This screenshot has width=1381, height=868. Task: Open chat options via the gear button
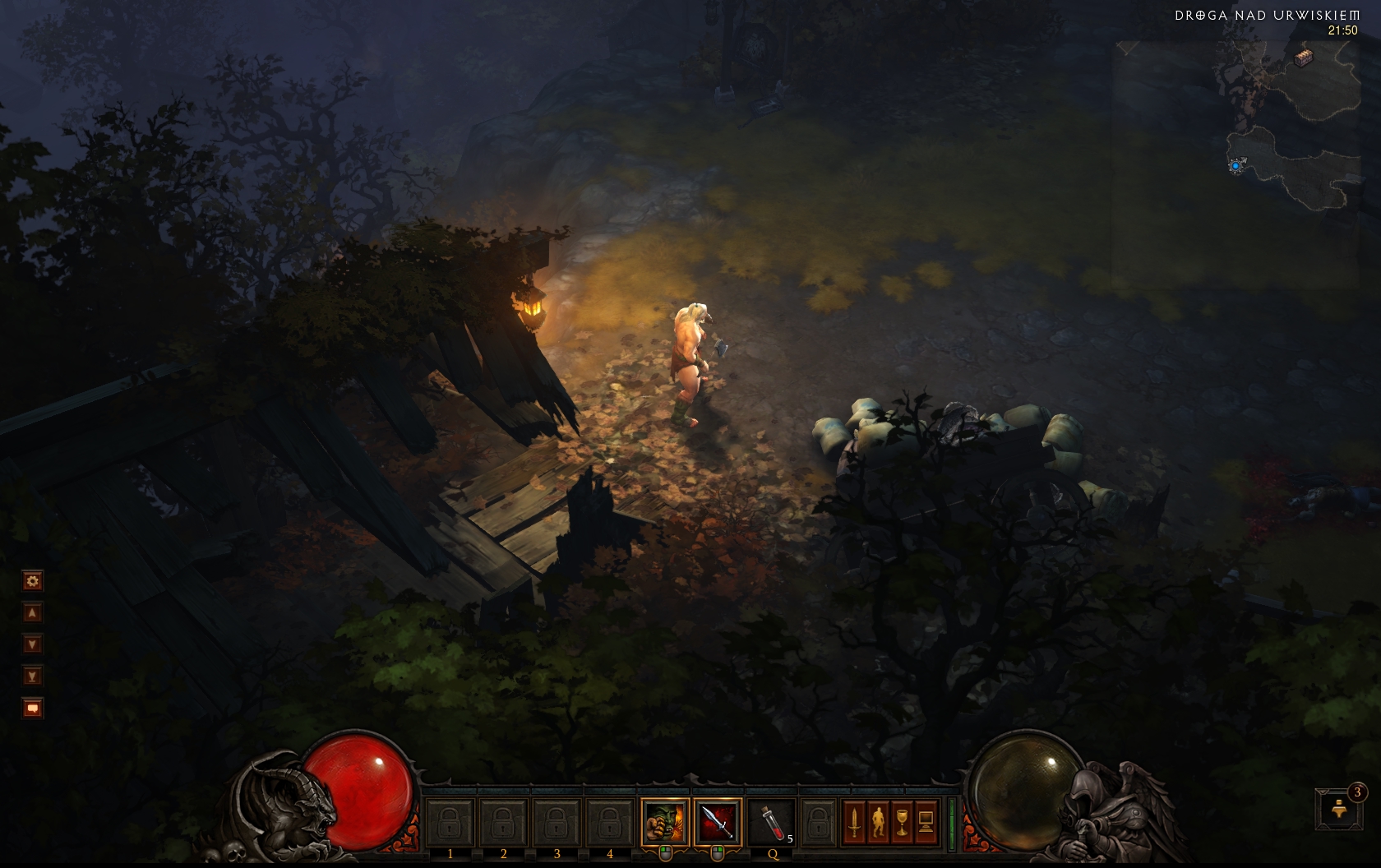point(32,581)
